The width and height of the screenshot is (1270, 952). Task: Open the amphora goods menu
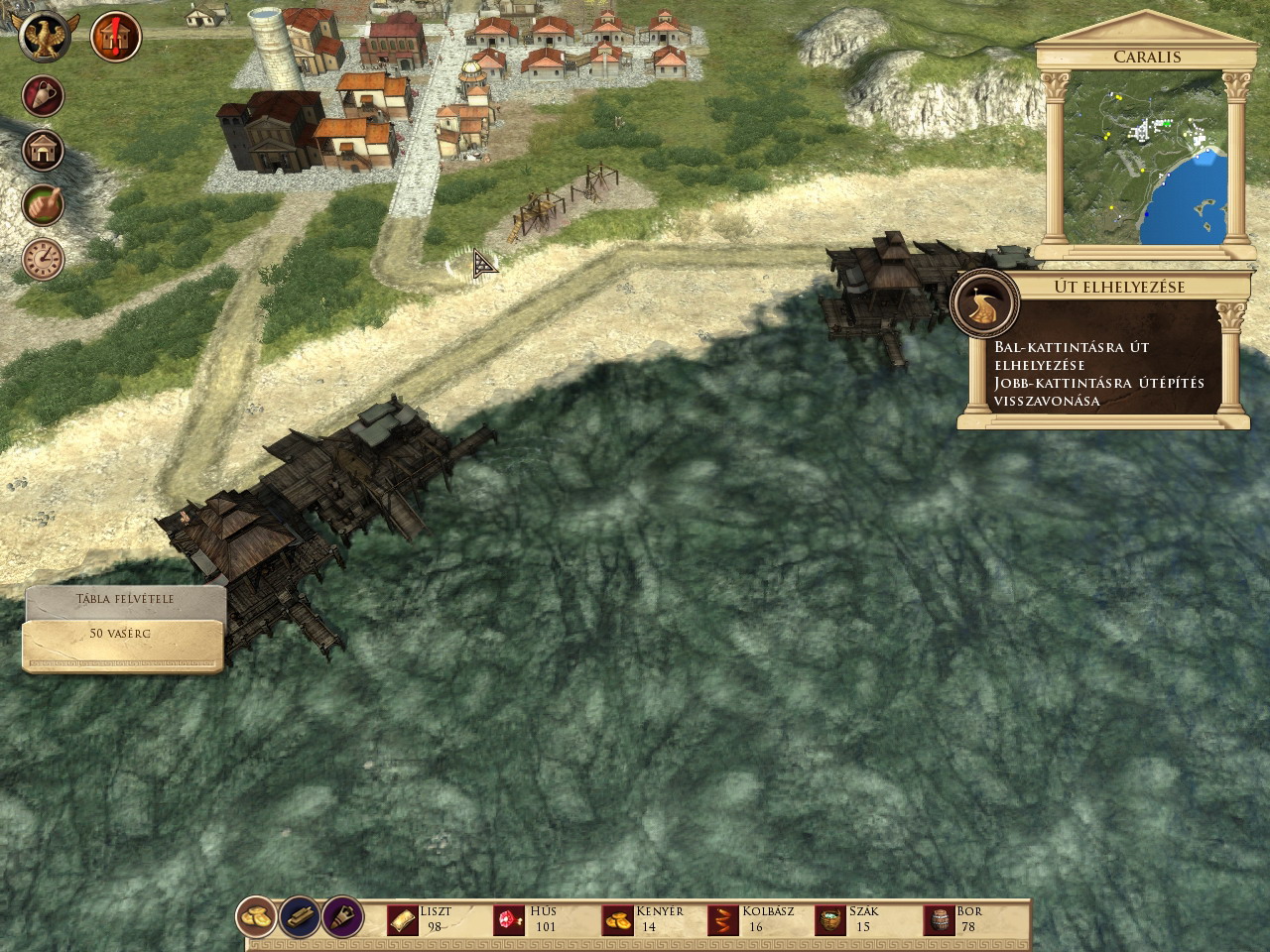(x=44, y=96)
